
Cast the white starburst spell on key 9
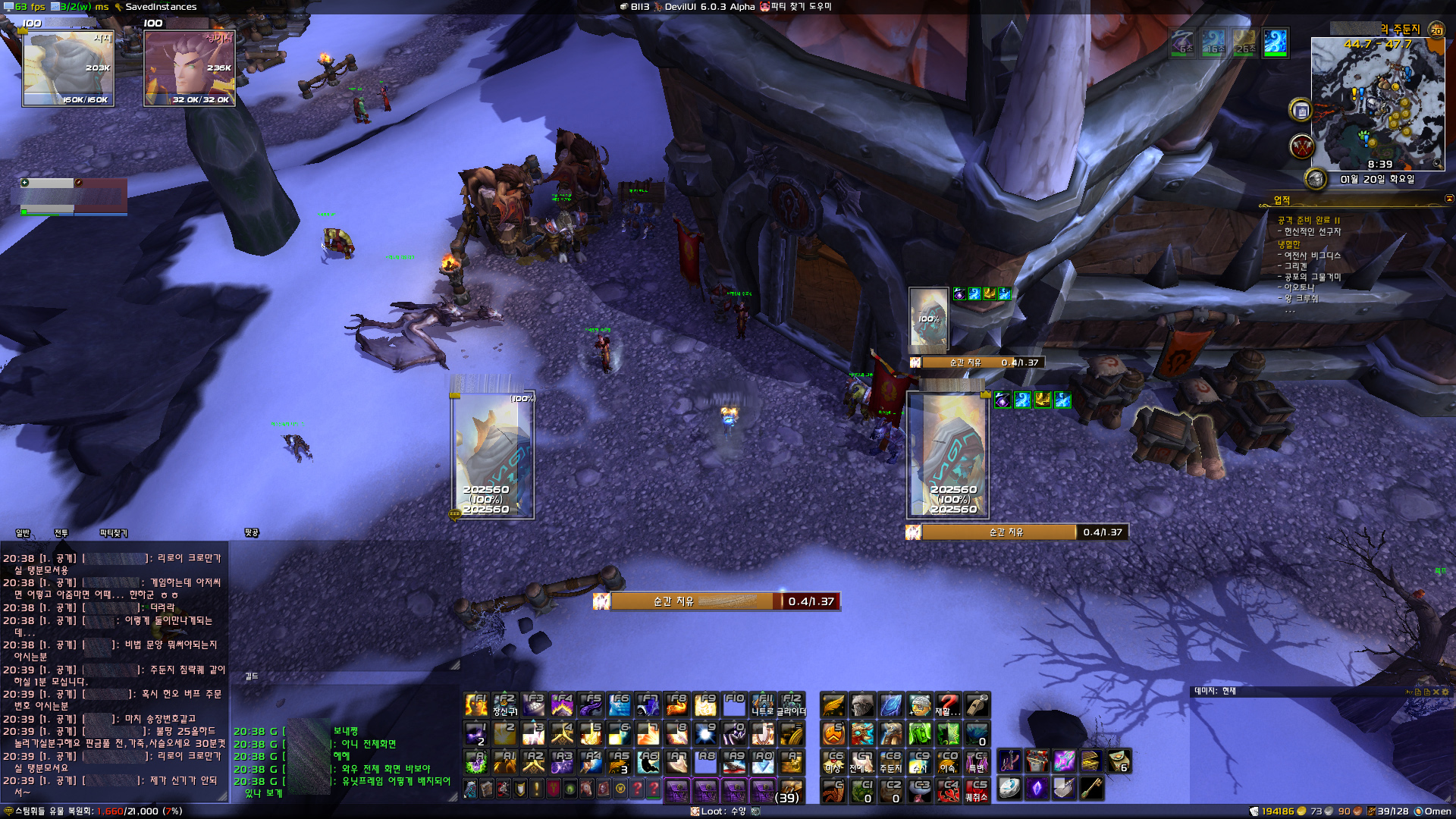click(705, 733)
